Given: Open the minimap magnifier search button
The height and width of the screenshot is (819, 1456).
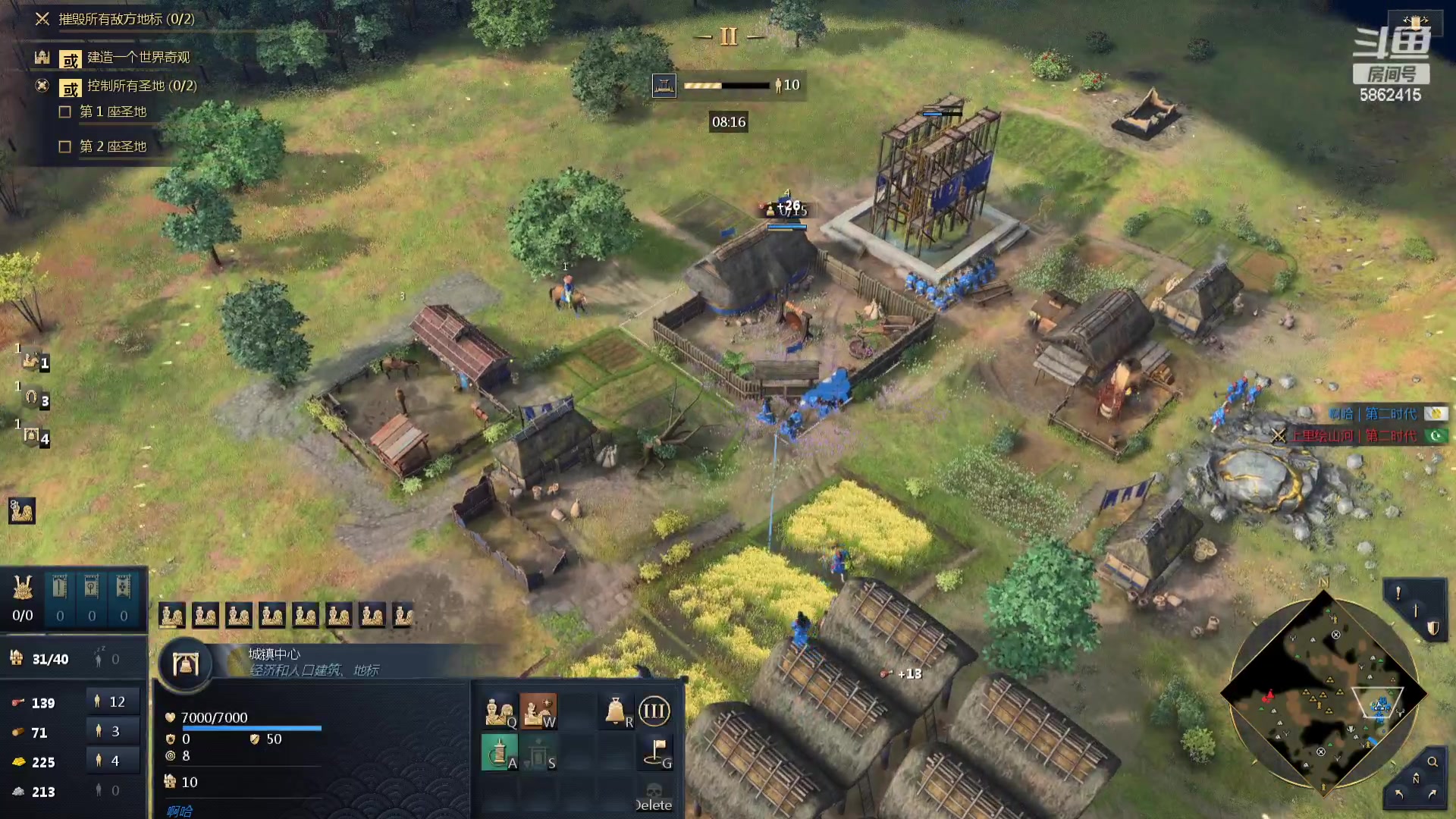Looking at the screenshot, I should pyautogui.click(x=1432, y=761).
